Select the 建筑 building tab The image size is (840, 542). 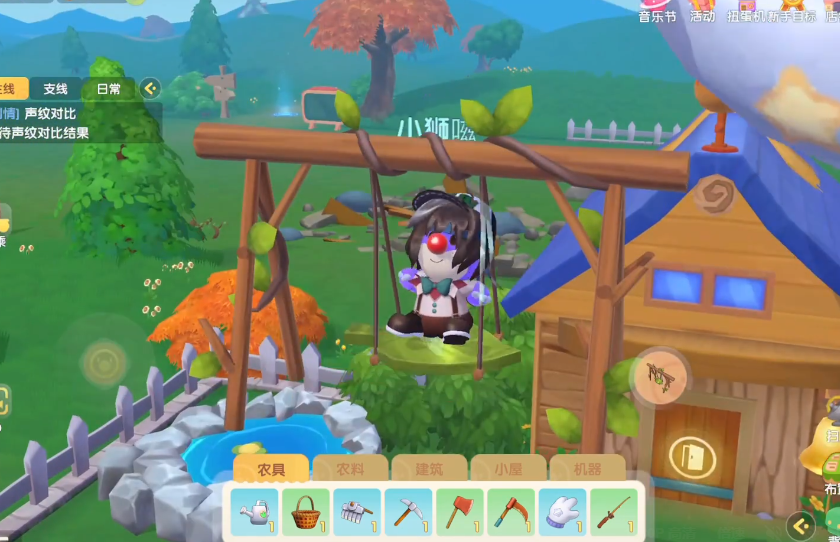pyautogui.click(x=429, y=469)
